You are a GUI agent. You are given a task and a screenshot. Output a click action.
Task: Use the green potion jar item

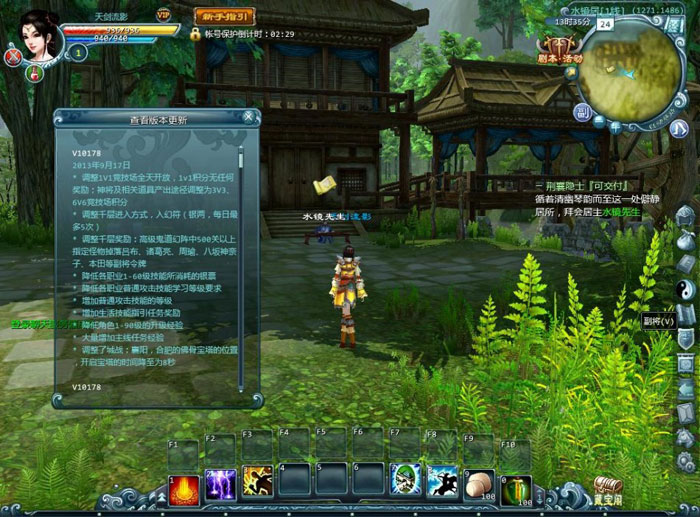tap(516, 485)
